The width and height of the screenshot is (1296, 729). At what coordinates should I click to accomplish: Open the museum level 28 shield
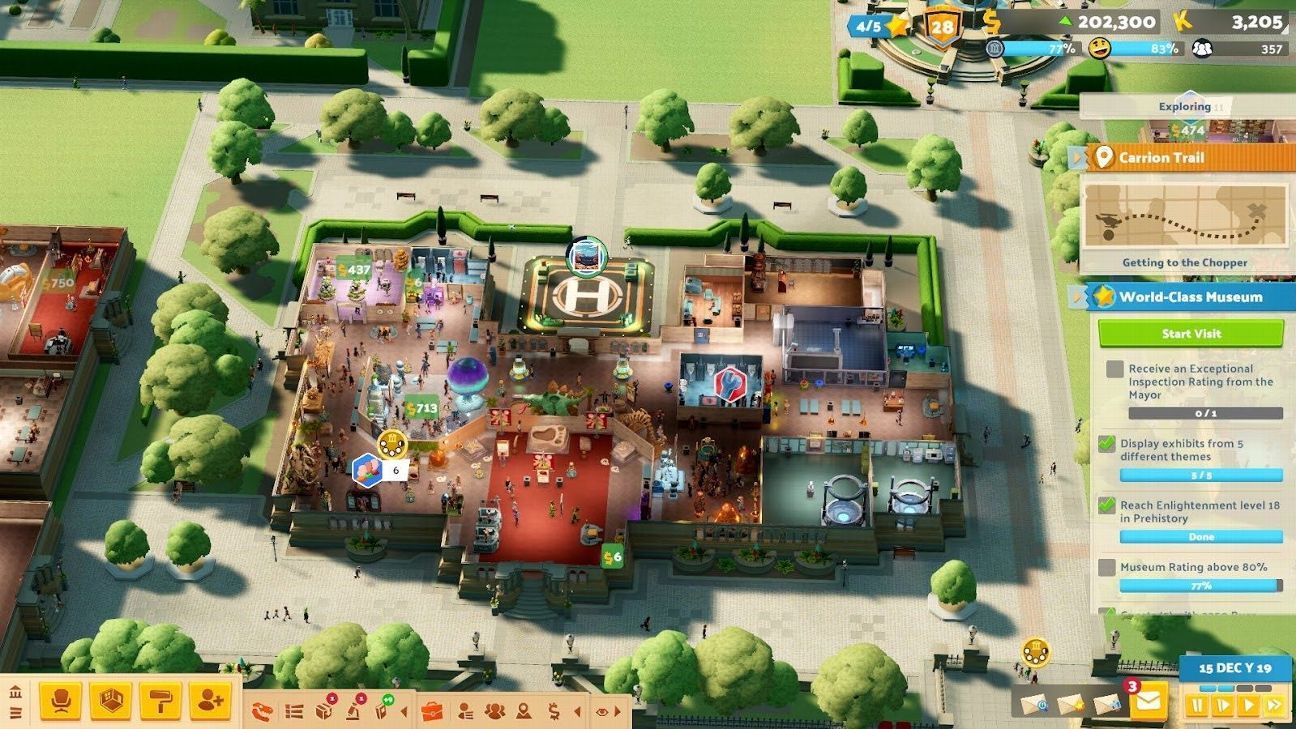(942, 25)
